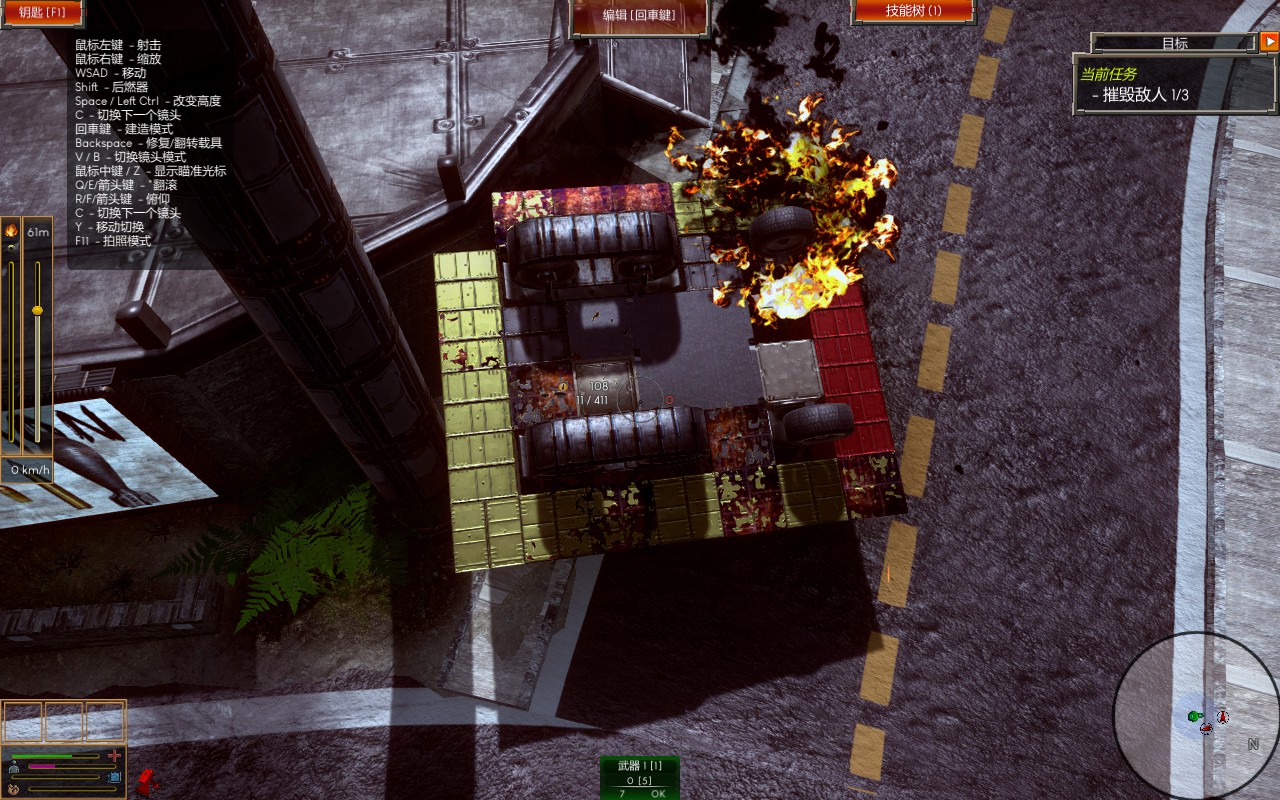Click the afterburner flame icon
The image size is (1280, 800).
(x=11, y=231)
